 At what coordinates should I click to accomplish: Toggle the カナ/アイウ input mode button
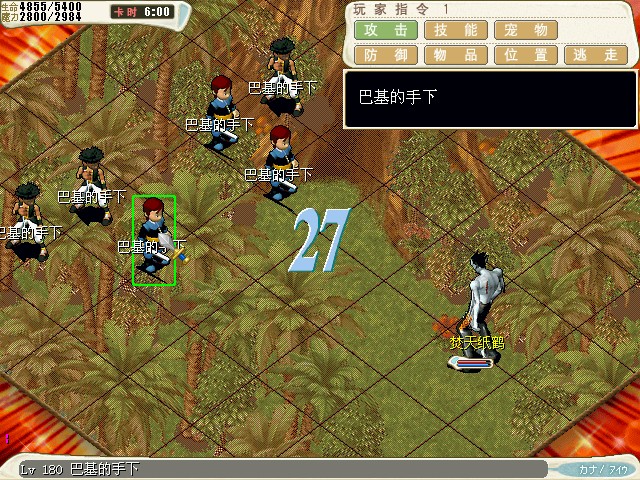tap(602, 469)
